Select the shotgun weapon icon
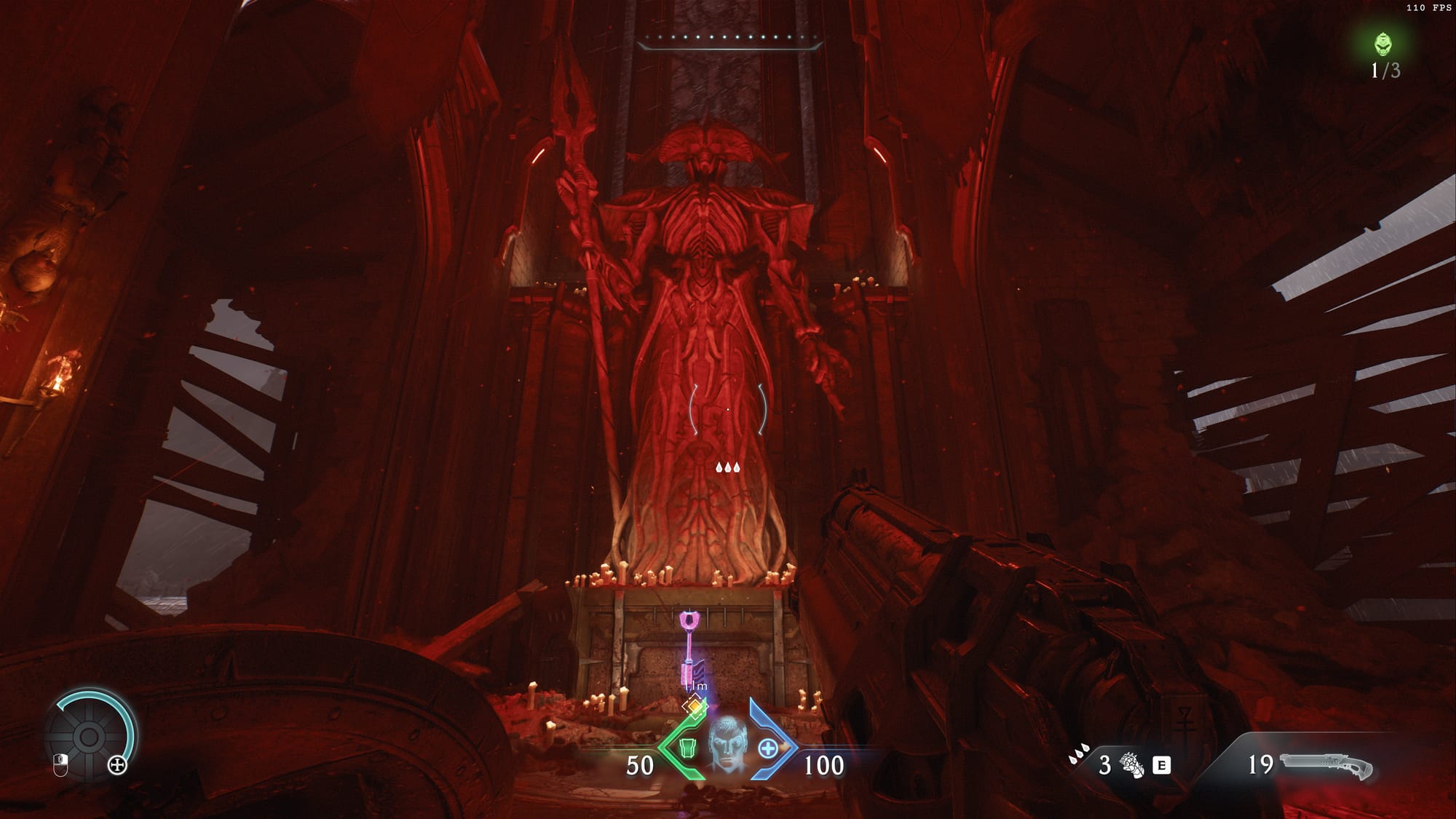 tap(1326, 766)
